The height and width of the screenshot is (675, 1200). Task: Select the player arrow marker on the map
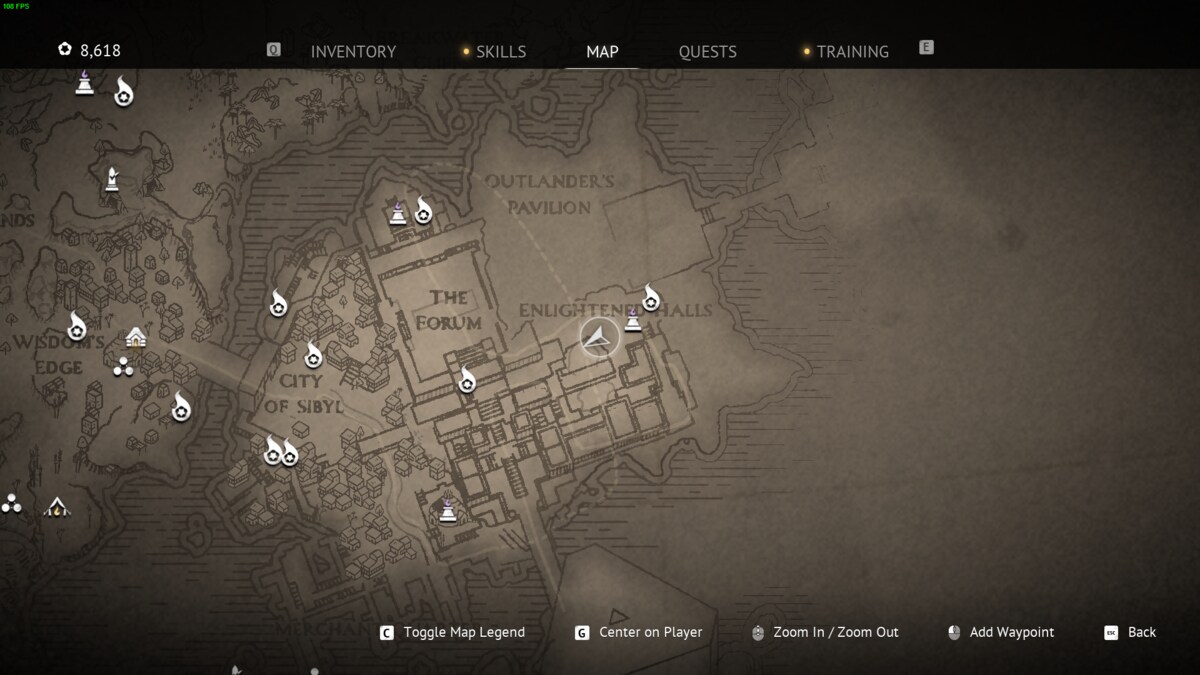pos(599,337)
